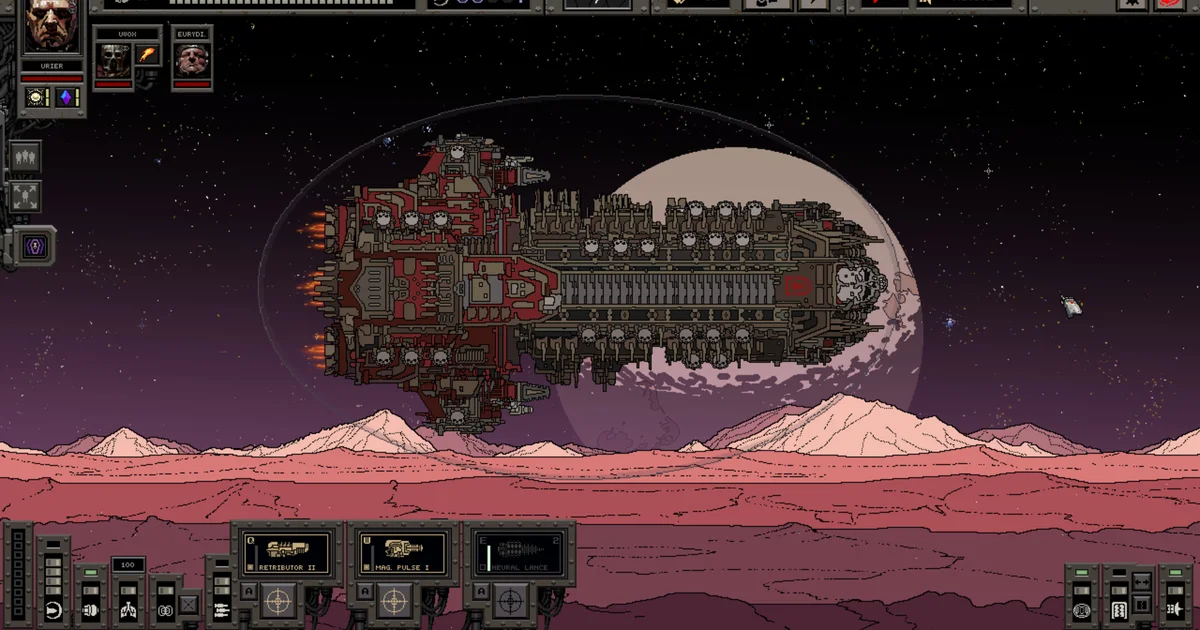Click the four-arrows expand button
Screen dimensions: 1200x630
pyautogui.click(x=24, y=196)
